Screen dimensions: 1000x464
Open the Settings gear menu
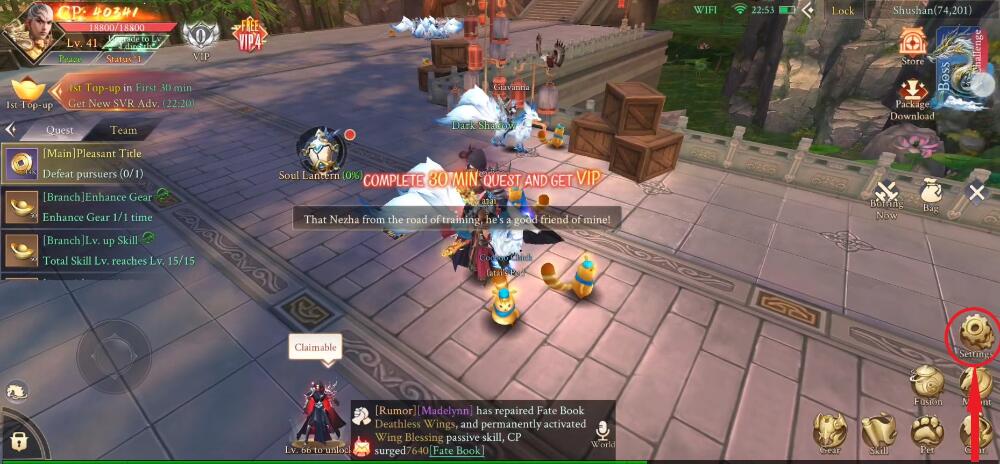(975, 333)
